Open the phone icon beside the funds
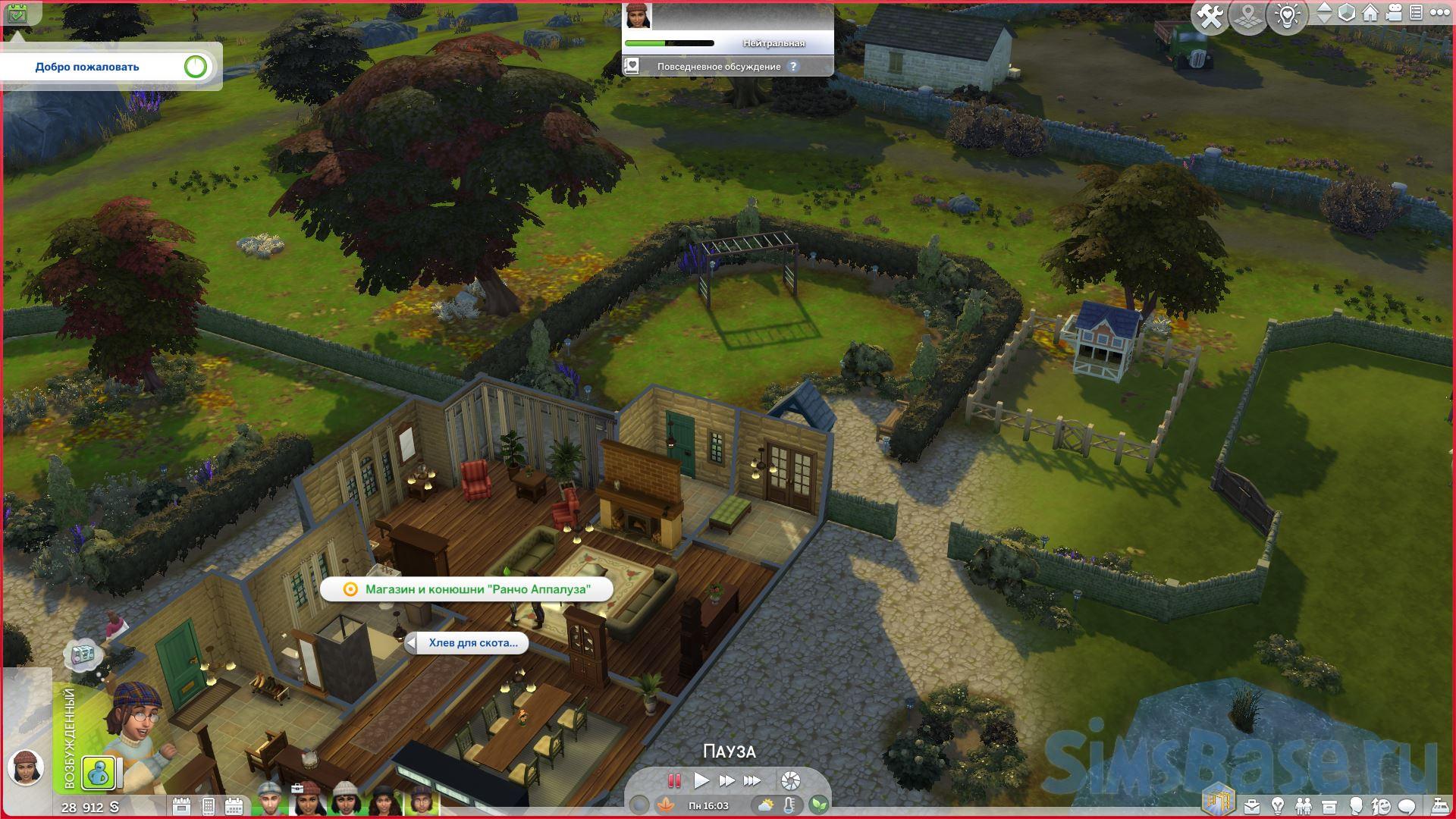 click(x=208, y=805)
